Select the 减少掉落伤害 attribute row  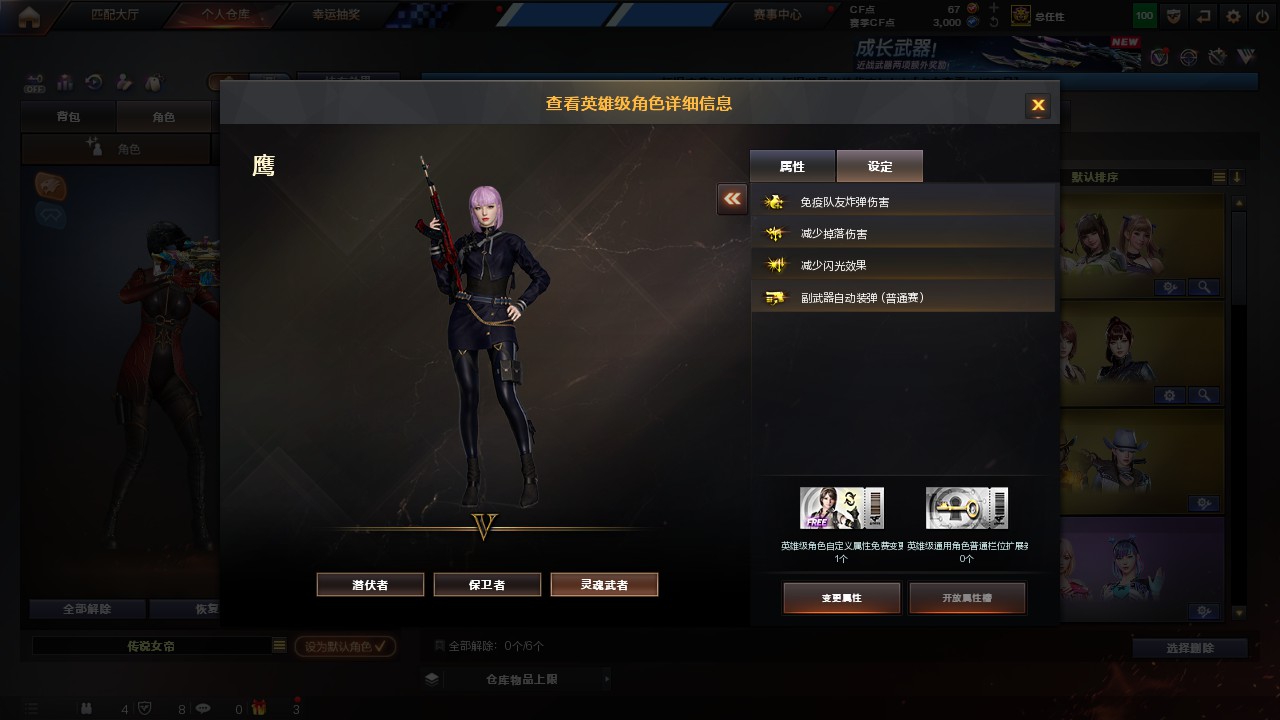903,234
